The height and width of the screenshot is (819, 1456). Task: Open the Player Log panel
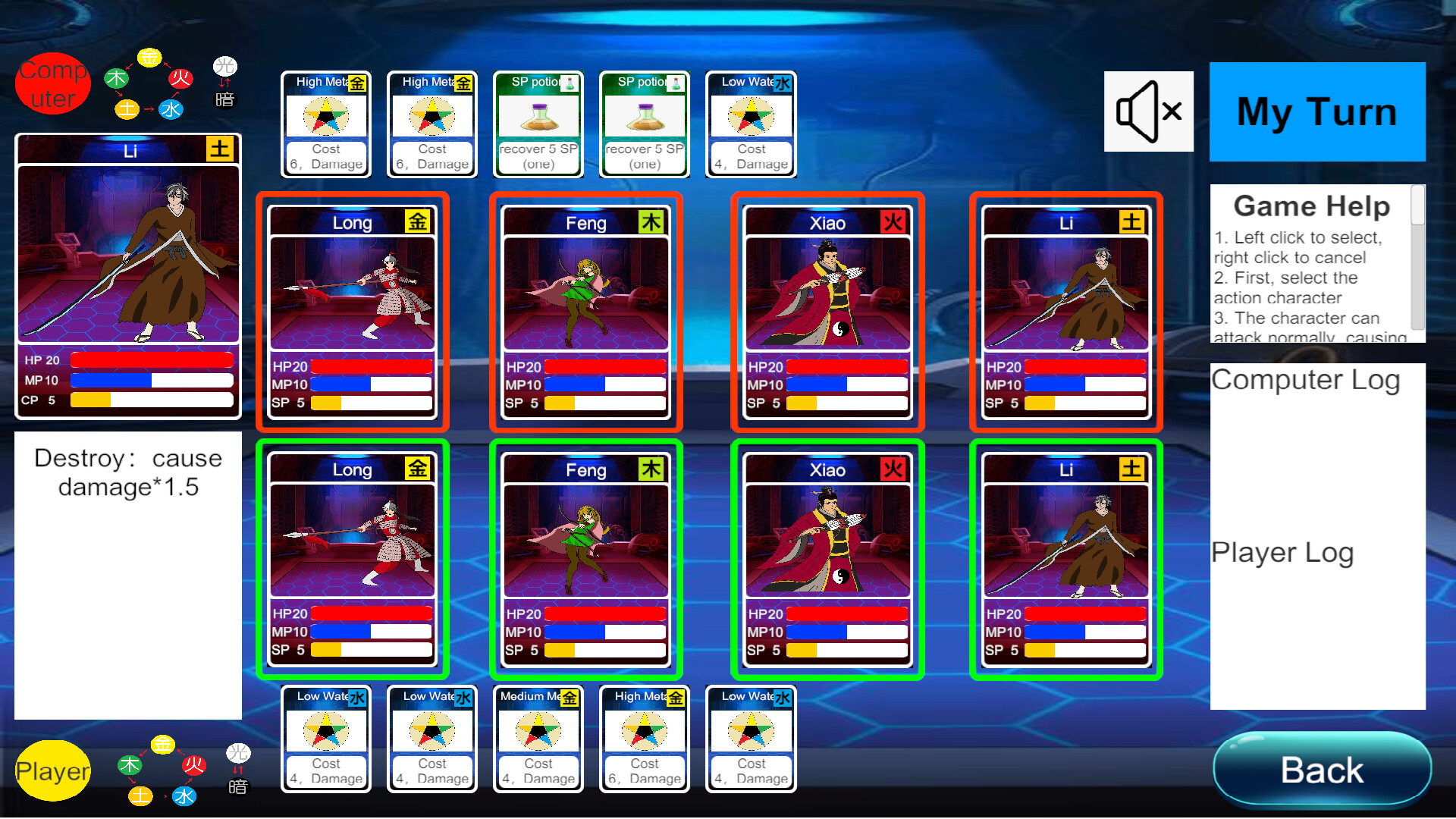(1282, 552)
